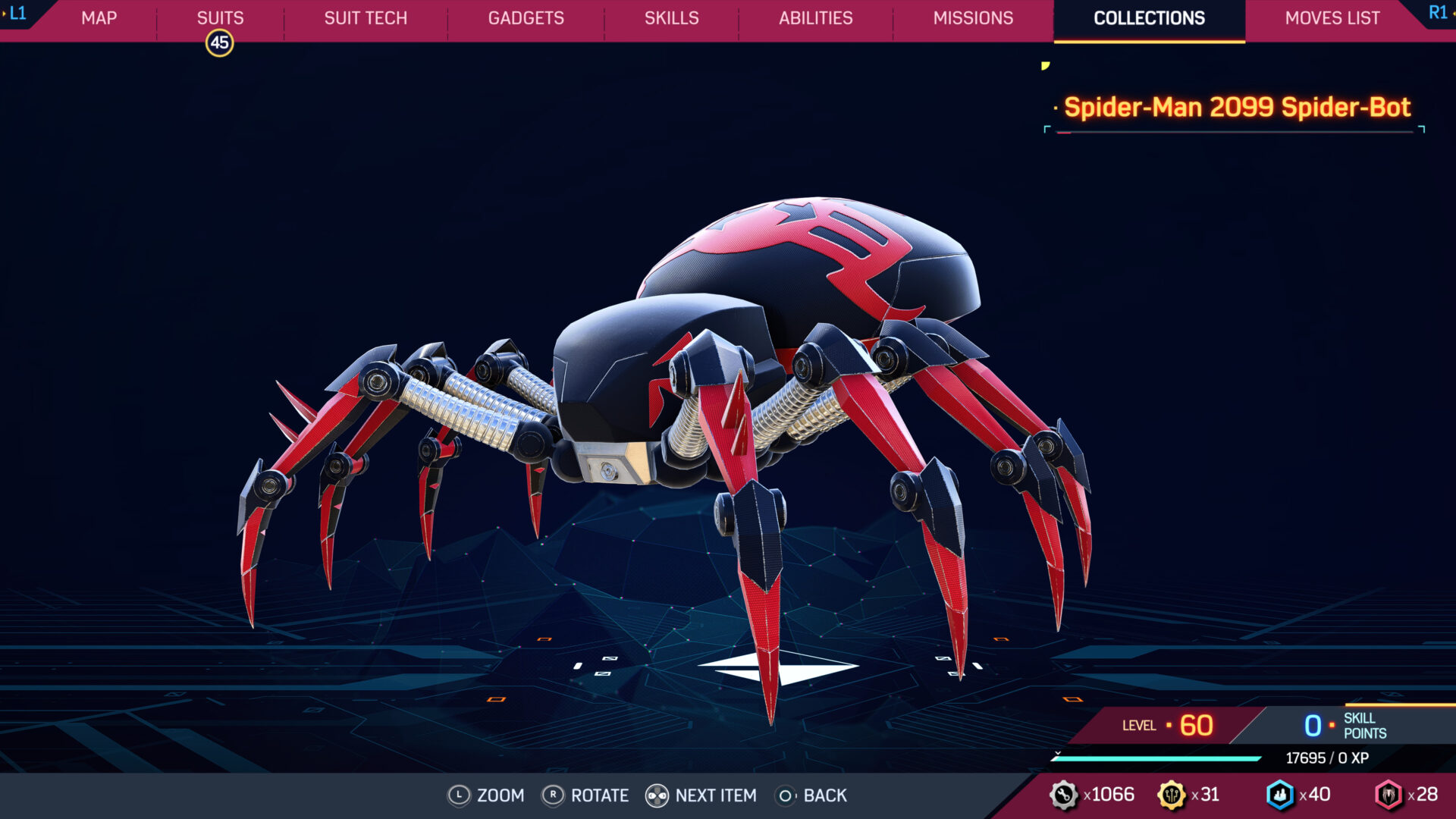Switch to the MAP tab
Viewport: 1456px width, 819px height.
click(99, 18)
